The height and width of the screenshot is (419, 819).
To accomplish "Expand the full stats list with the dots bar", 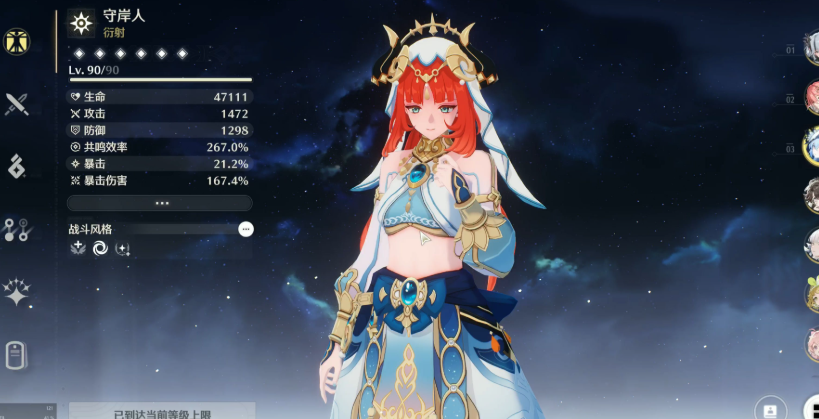I will tap(160, 203).
